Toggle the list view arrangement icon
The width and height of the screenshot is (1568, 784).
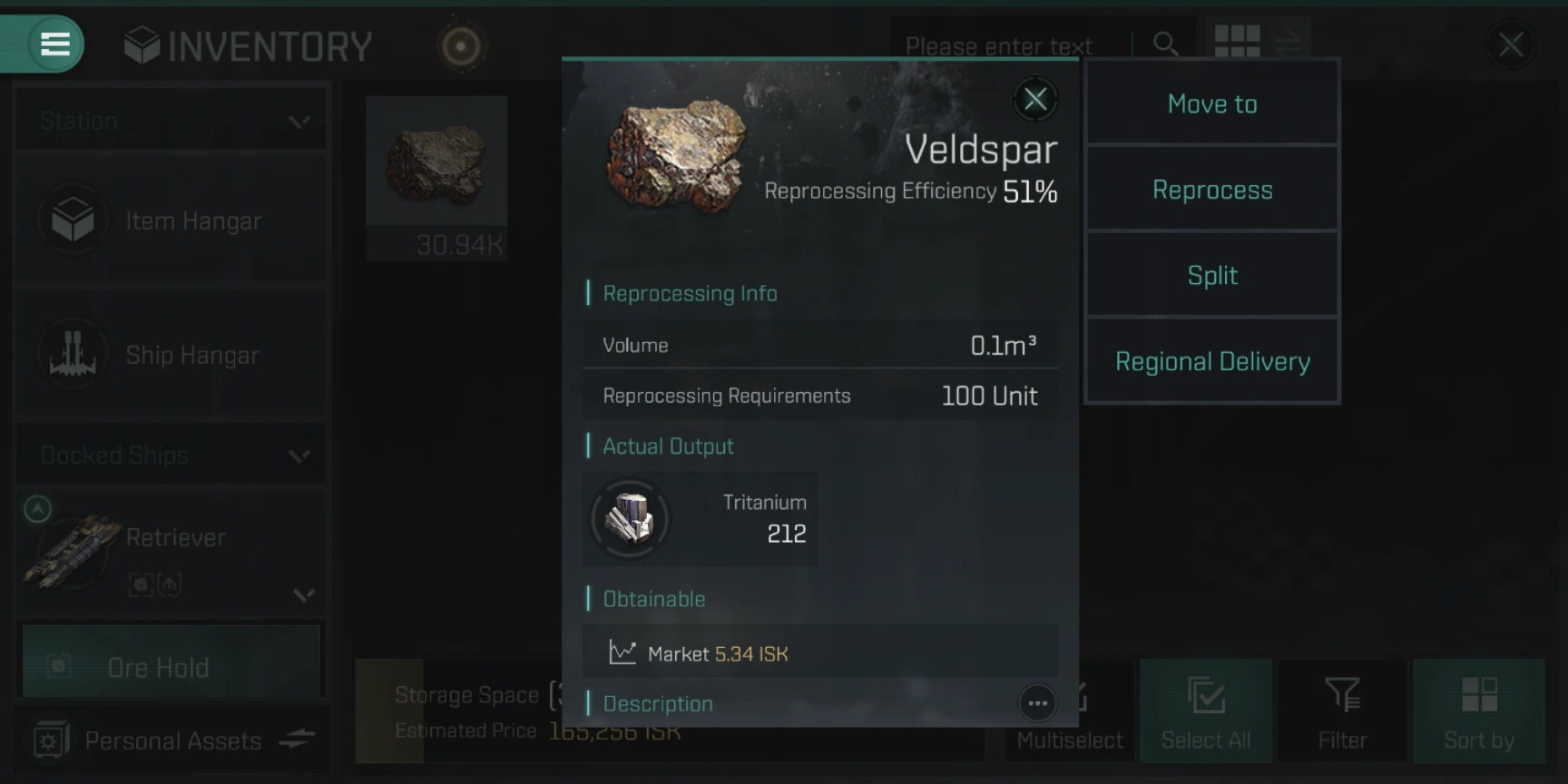pyautogui.click(x=1289, y=41)
